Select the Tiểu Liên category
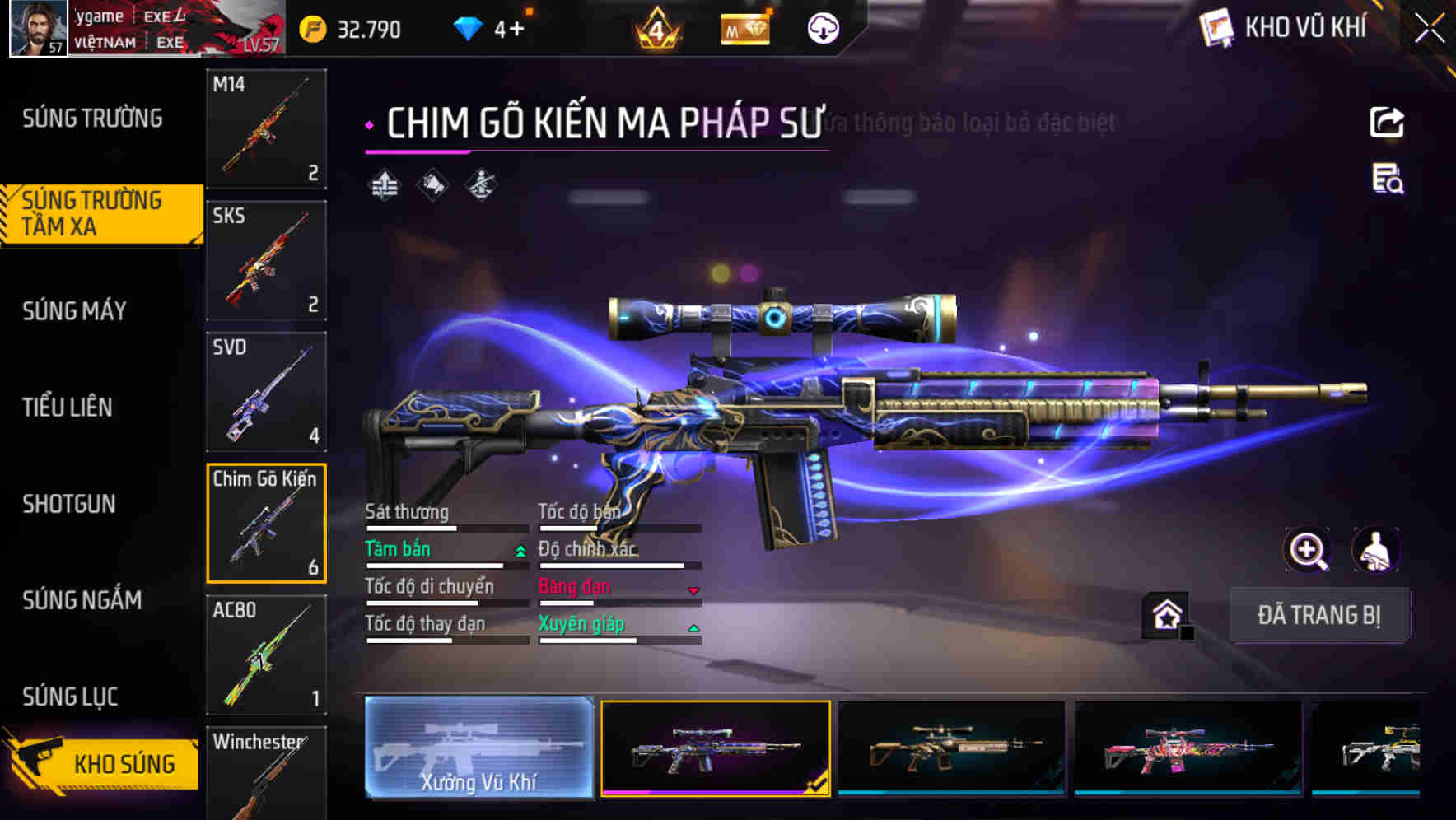This screenshot has height=820, width=1456. [68, 408]
